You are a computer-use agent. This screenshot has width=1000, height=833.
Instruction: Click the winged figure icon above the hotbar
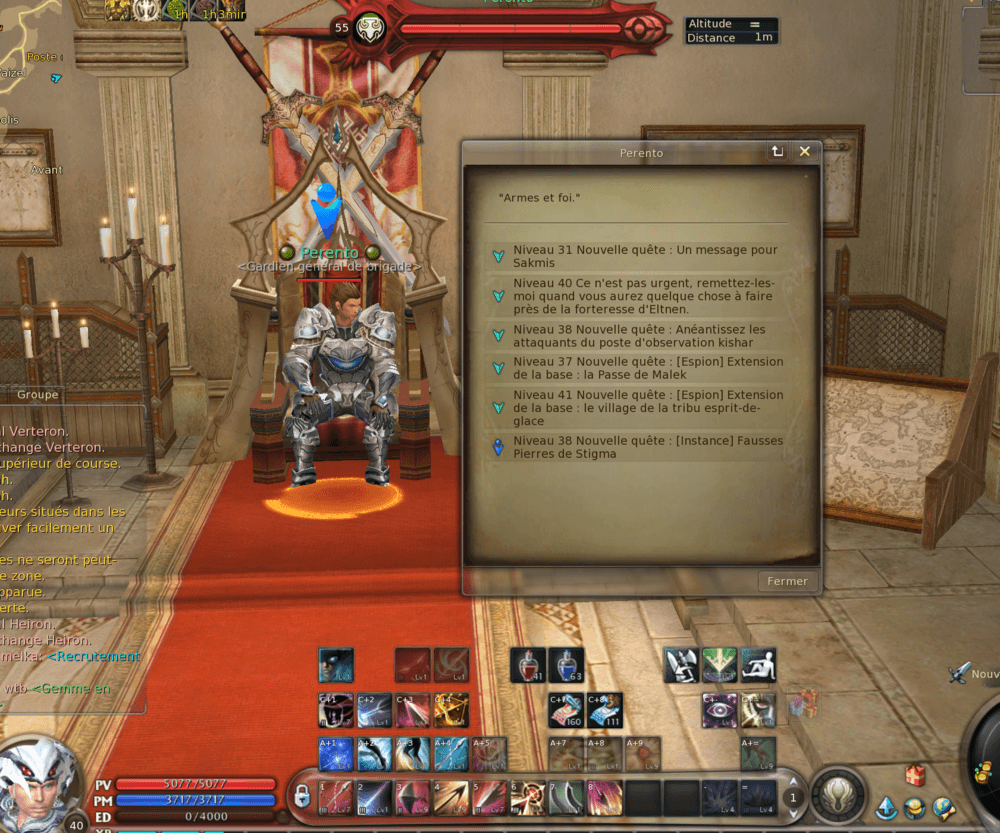(x=682, y=665)
